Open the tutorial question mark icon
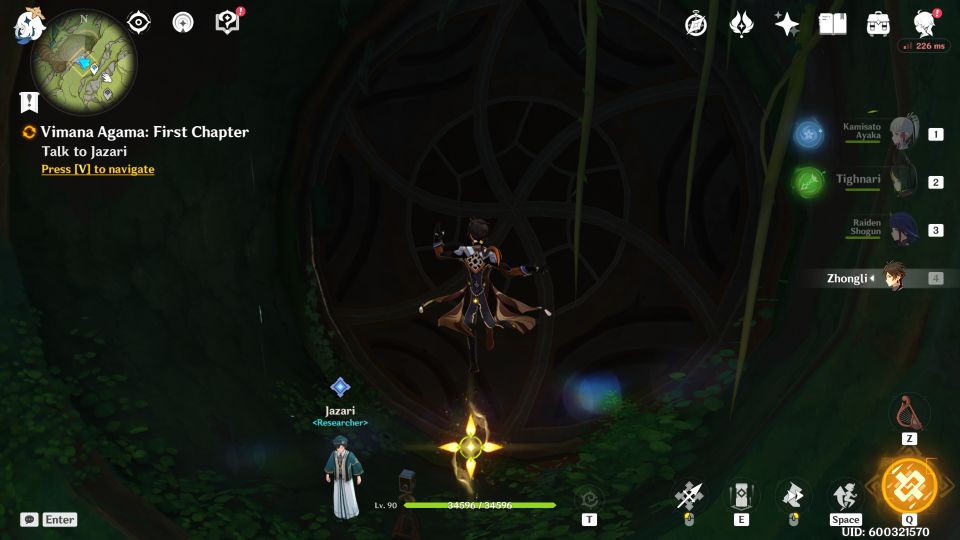Screen dimensions: 960x540 (228, 23)
